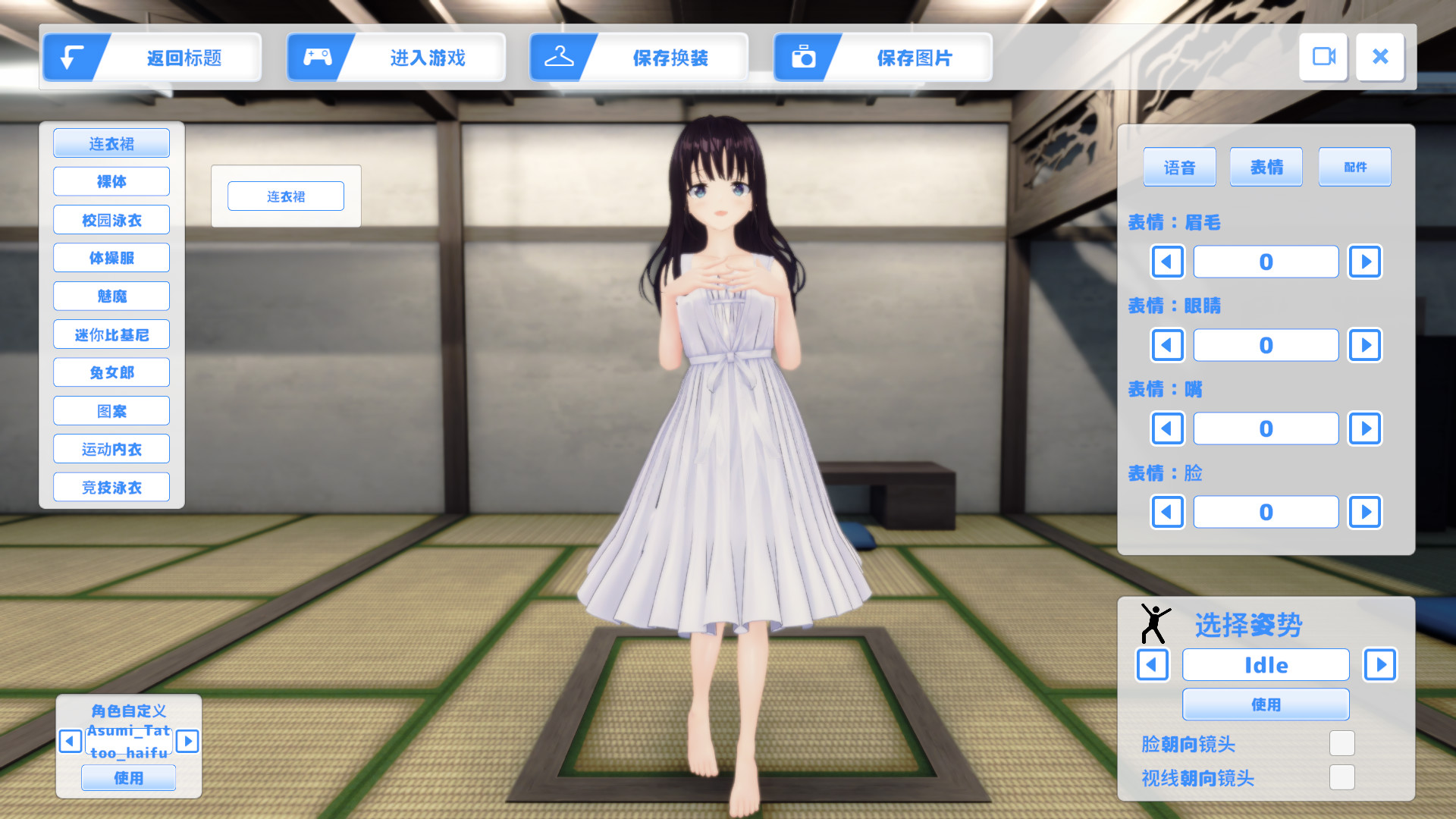Image resolution: width=1456 pixels, height=819 pixels.
Task: Switch to the 语音 tab
Action: (x=1179, y=167)
